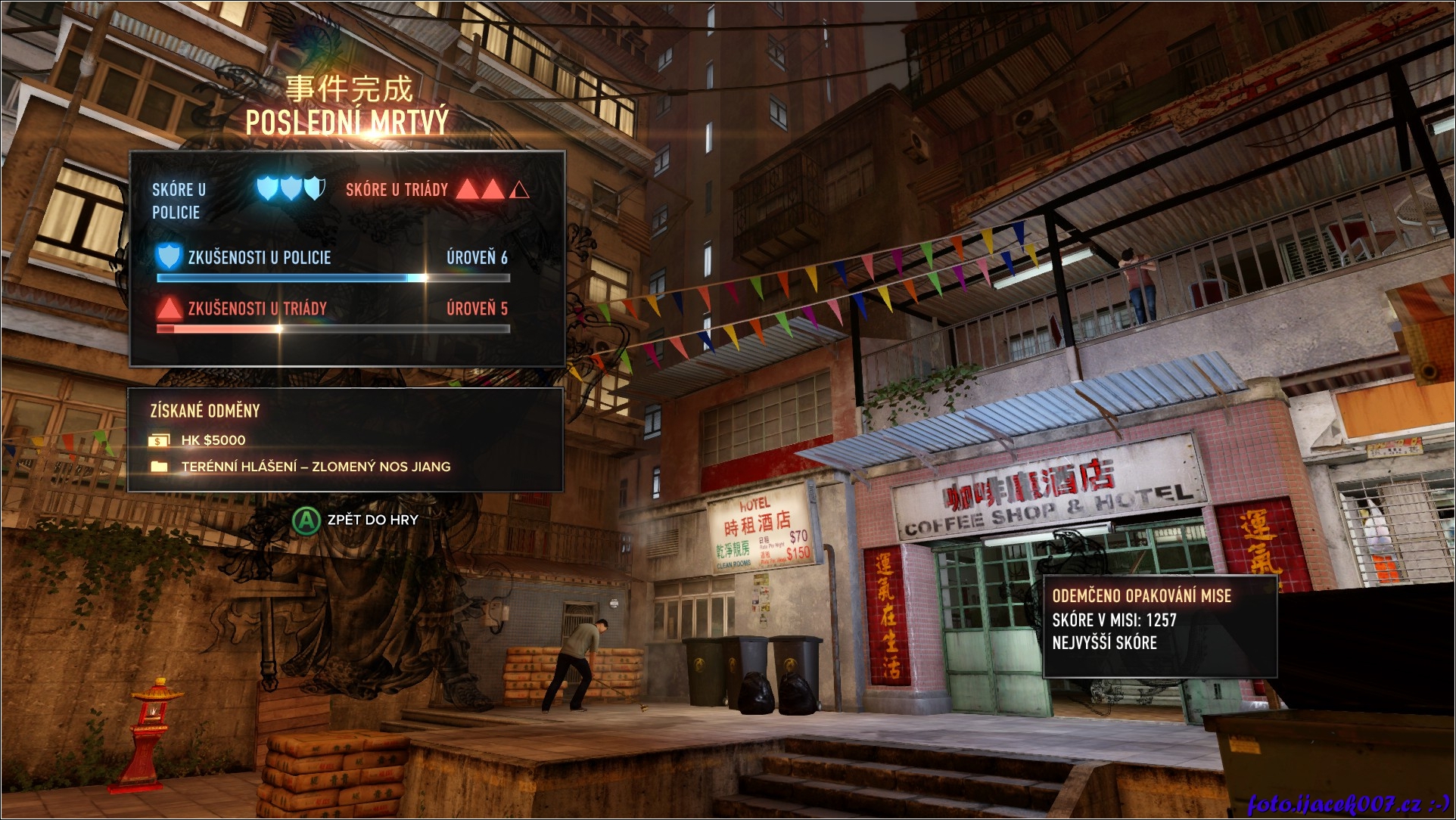Select the Terénní hlášení Zlomený nos Jiang reward
Screen dimensions: 1456x820
pos(315,467)
